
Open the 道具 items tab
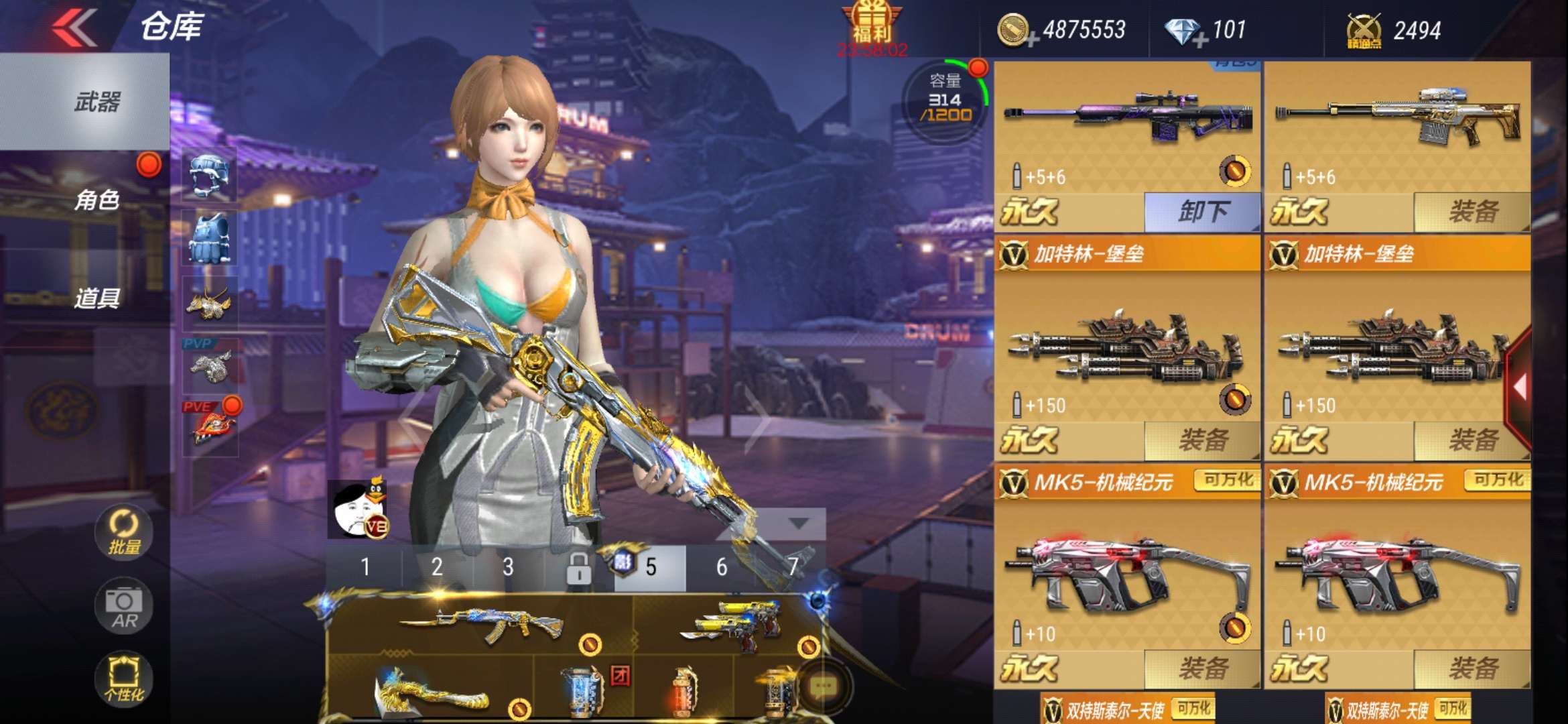pyautogui.click(x=96, y=298)
